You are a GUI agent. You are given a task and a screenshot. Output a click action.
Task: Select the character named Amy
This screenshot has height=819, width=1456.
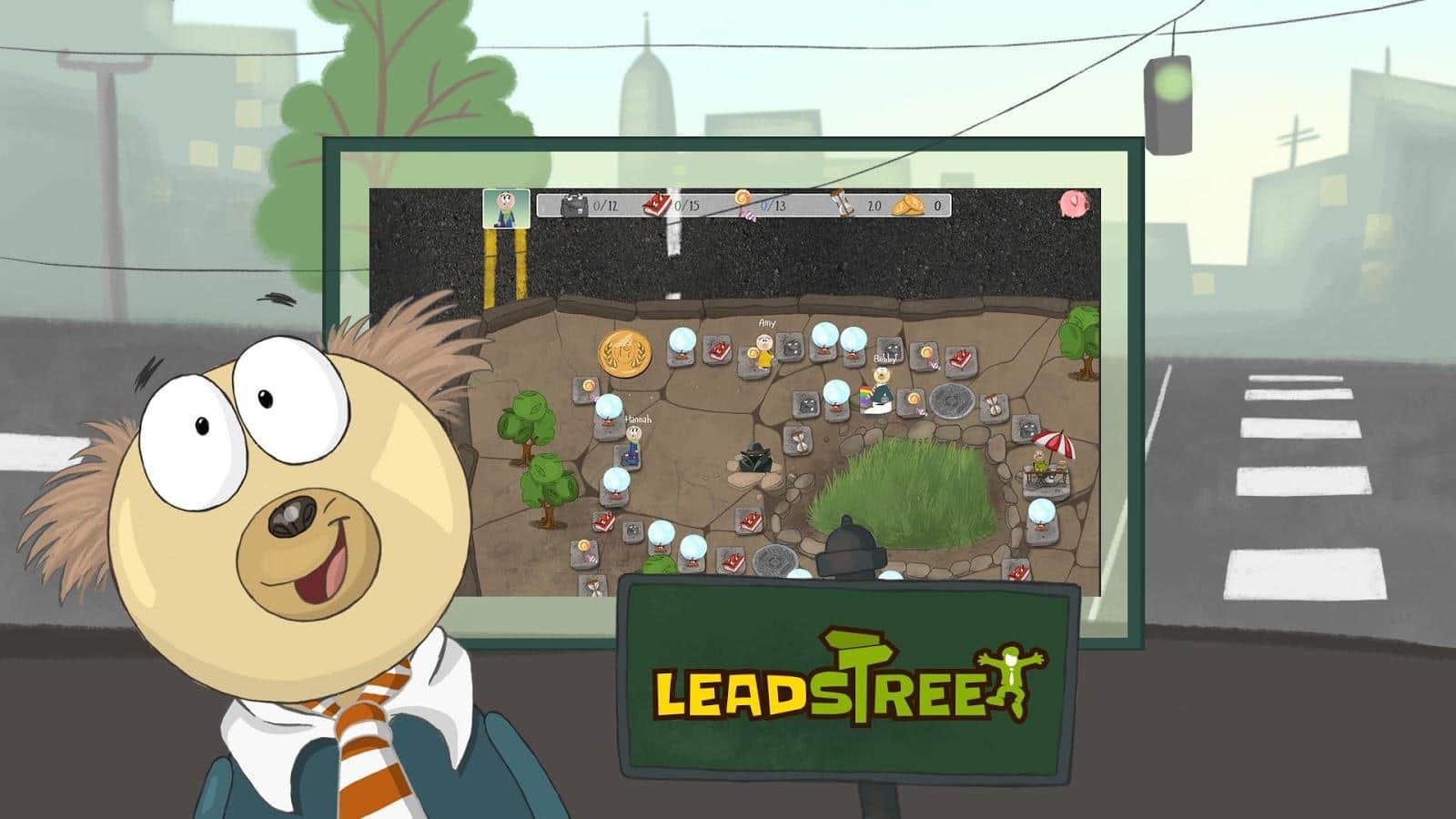click(764, 351)
